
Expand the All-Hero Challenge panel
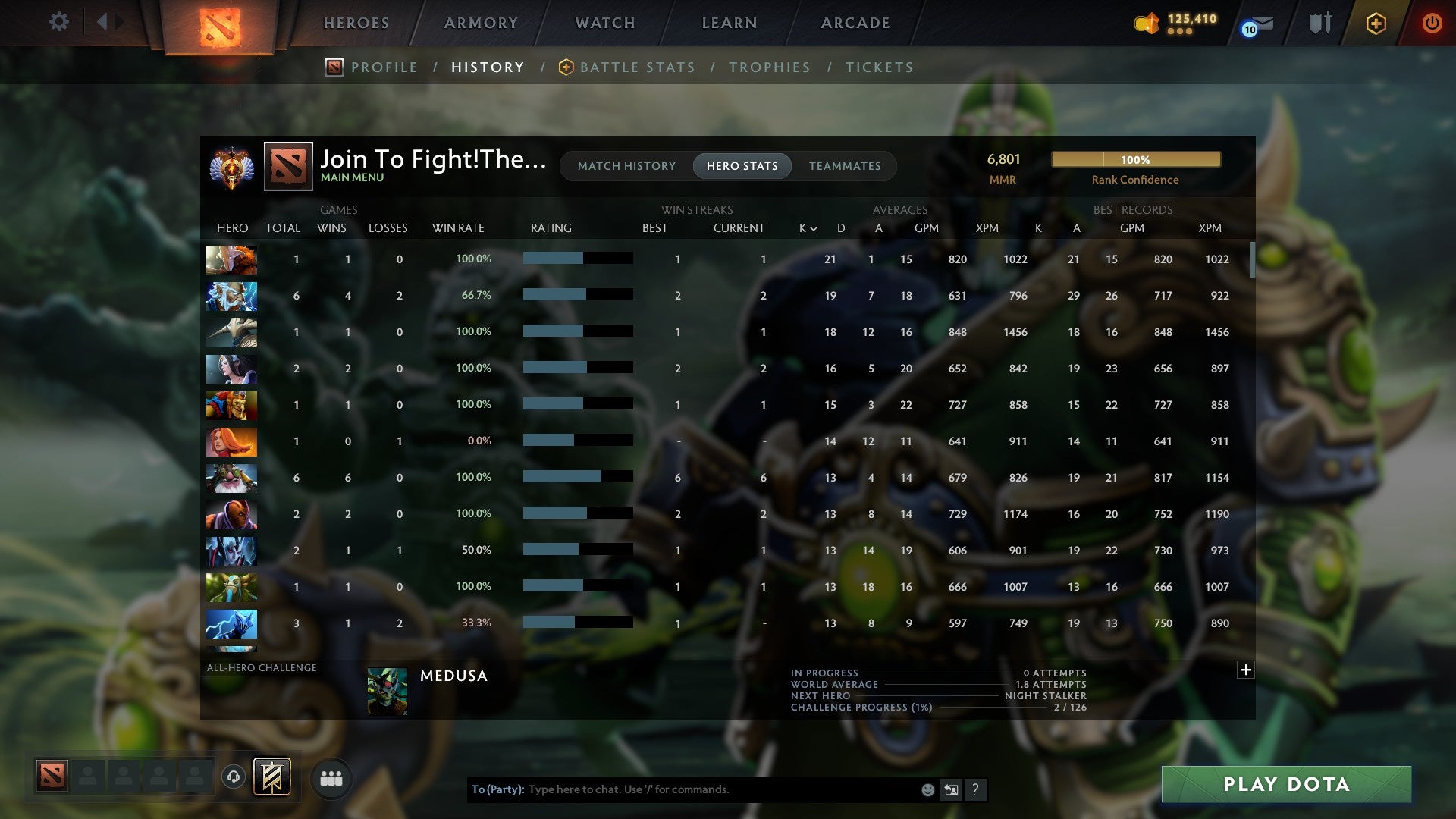1246,670
